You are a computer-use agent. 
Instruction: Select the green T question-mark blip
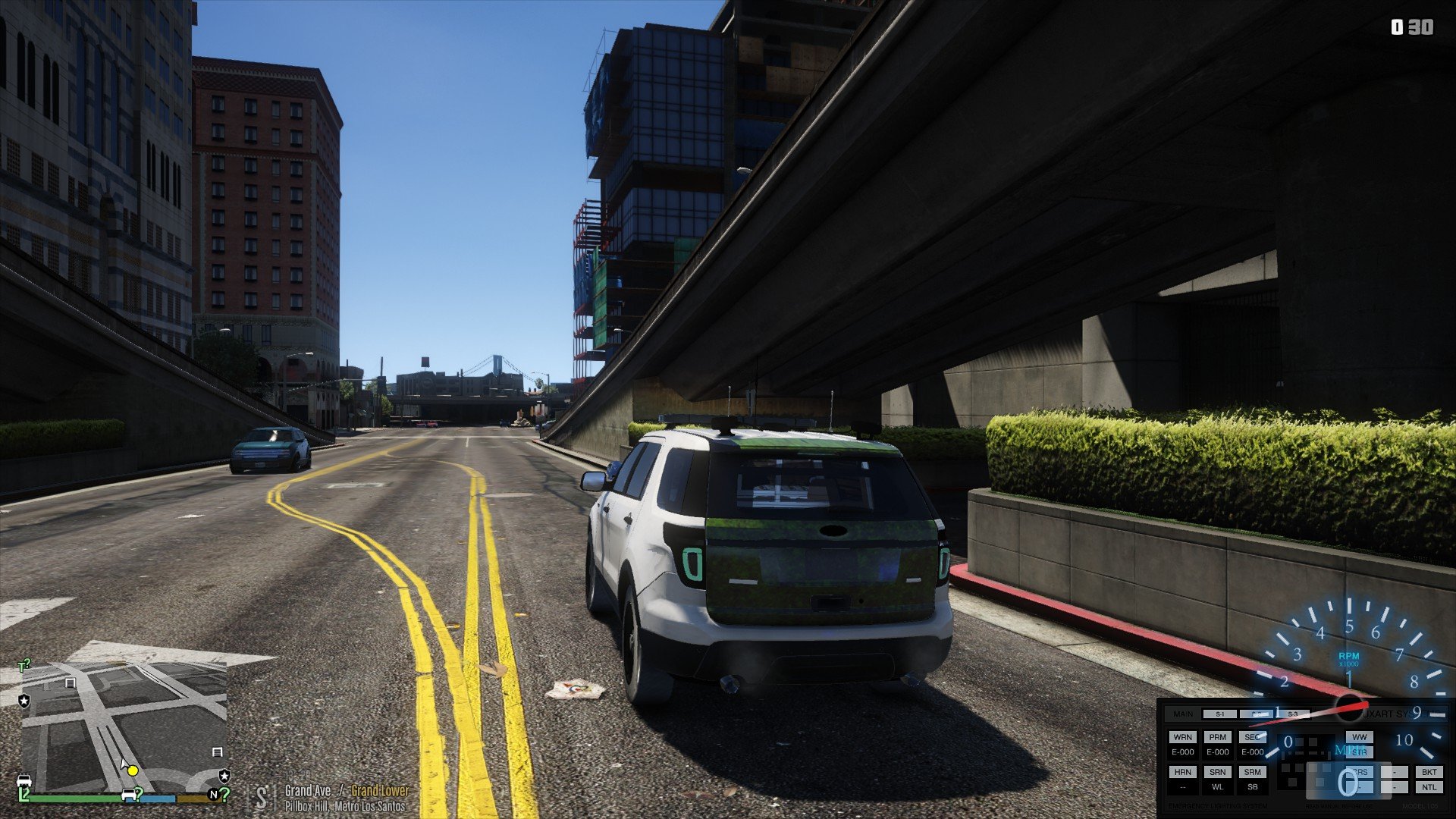(x=24, y=666)
